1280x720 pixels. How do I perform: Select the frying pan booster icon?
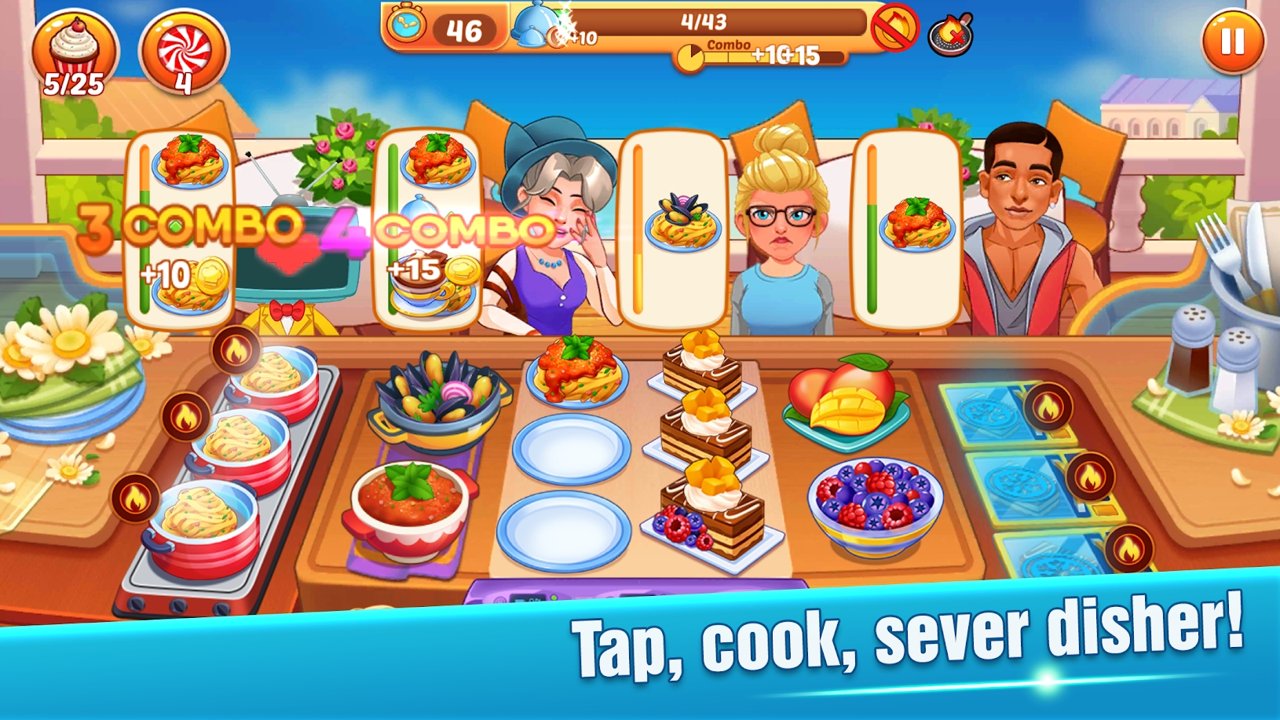click(950, 36)
